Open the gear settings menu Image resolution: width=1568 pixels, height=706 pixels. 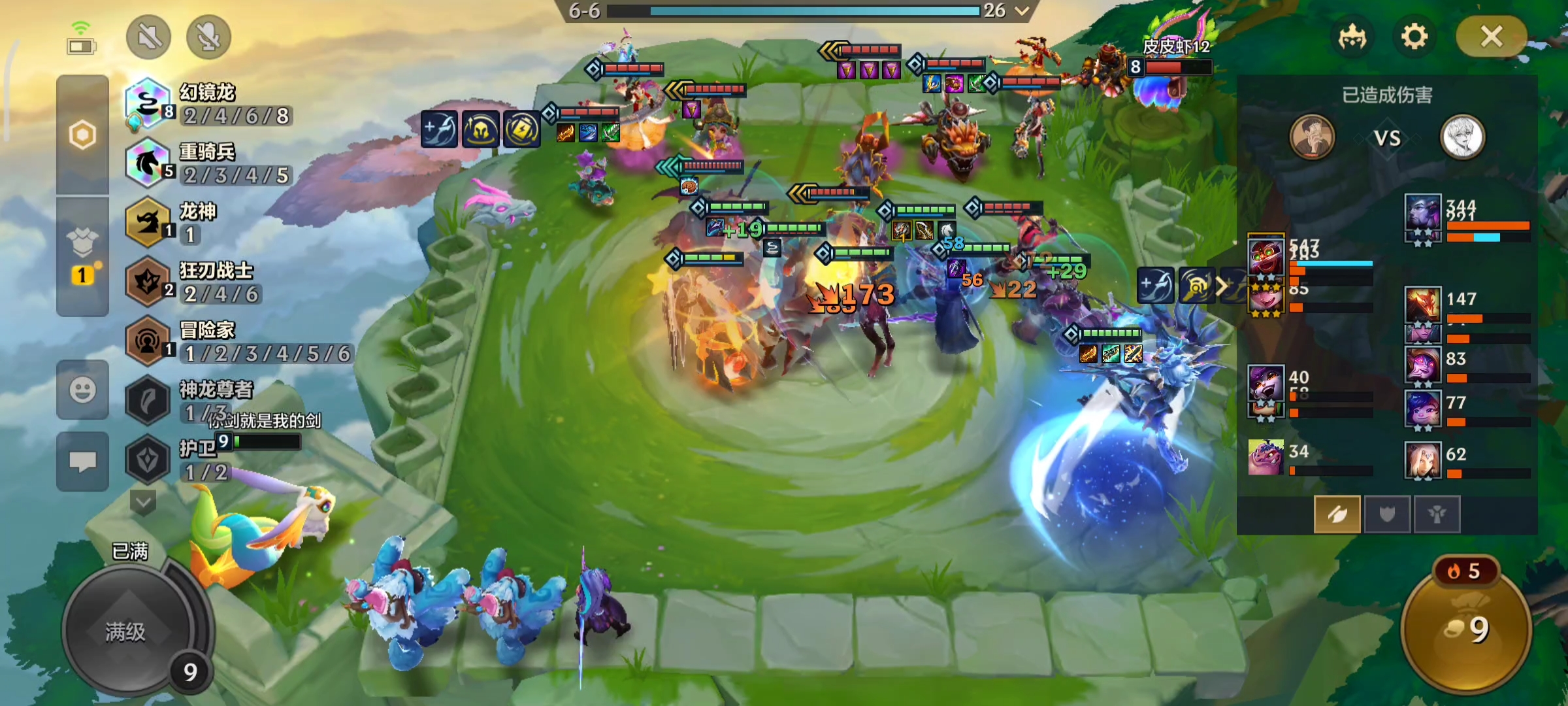(x=1414, y=37)
